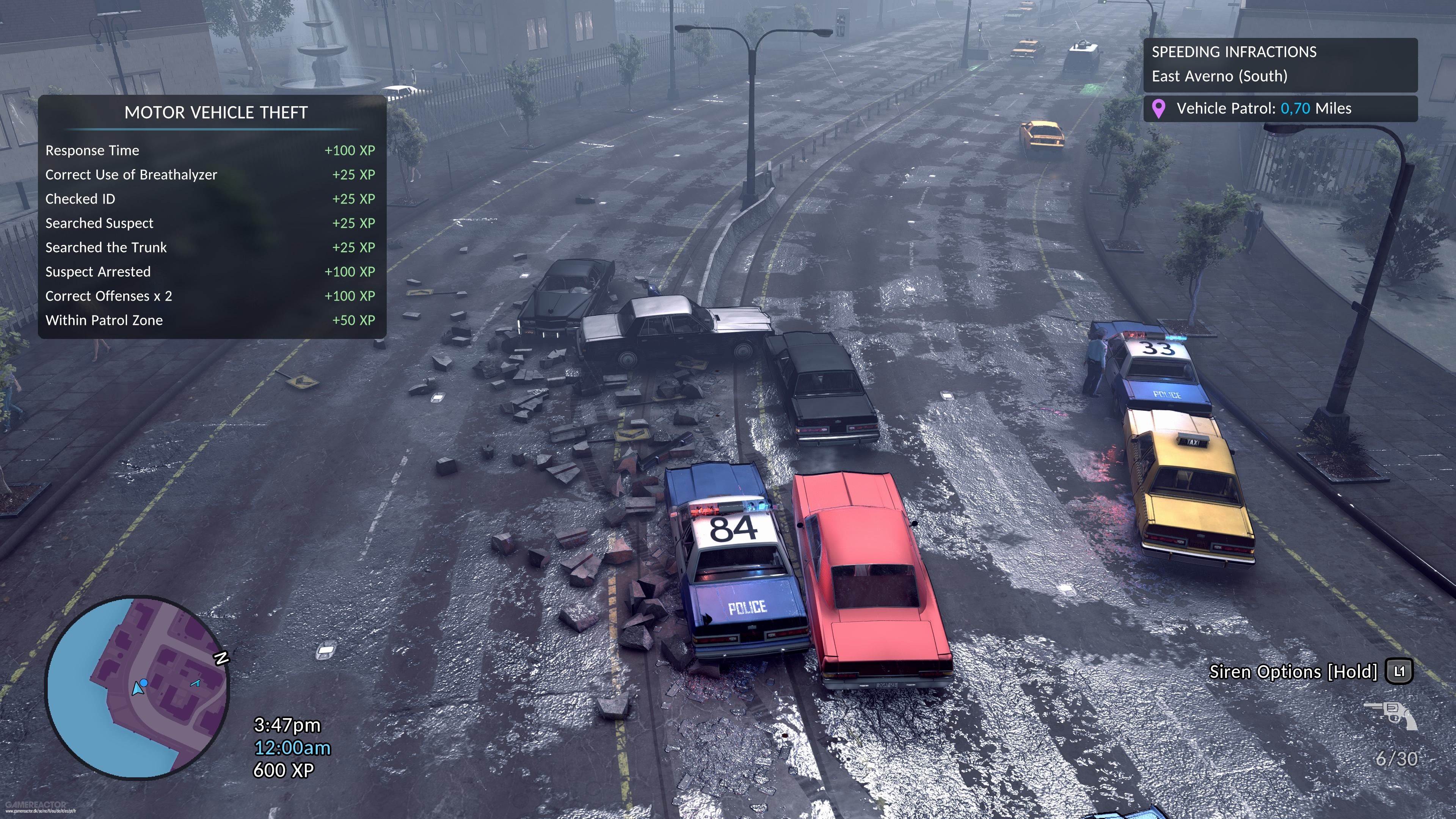Click the Vehicle Patrol distance marker
This screenshot has width=1456, height=819.
pos(1280,108)
